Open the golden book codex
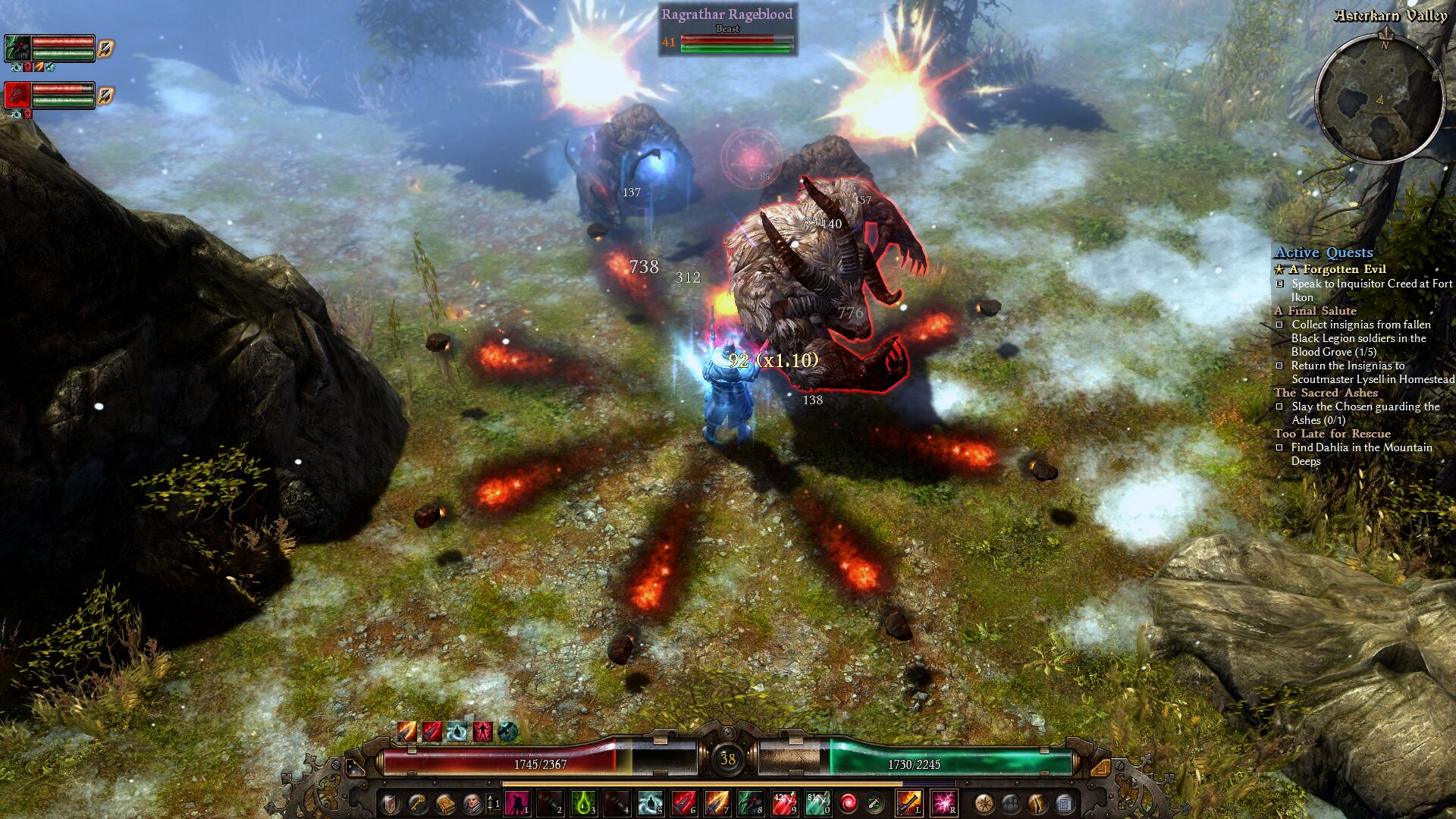The height and width of the screenshot is (819, 1456). point(445,803)
